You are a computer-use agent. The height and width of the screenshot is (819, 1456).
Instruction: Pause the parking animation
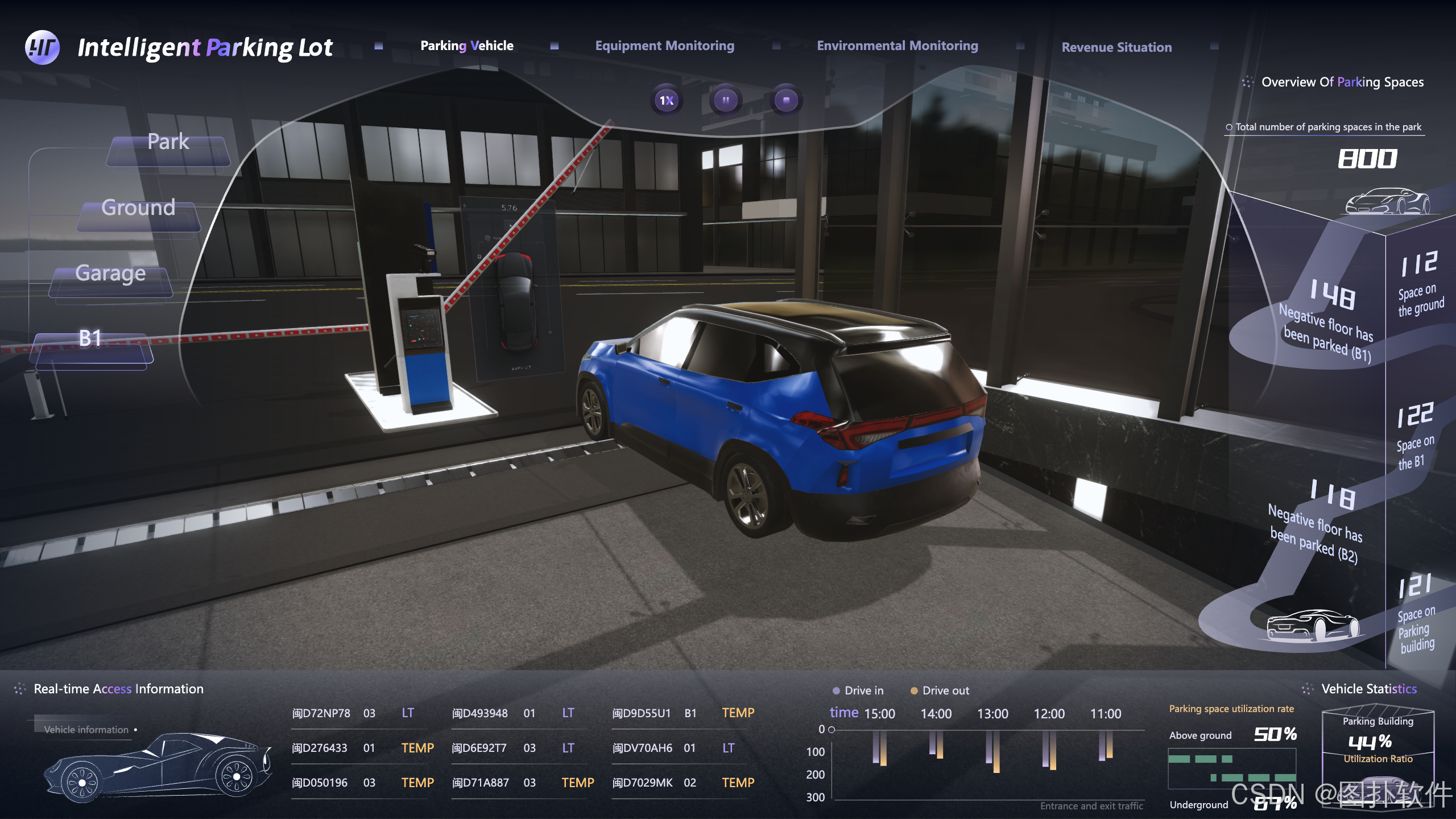[726, 101]
